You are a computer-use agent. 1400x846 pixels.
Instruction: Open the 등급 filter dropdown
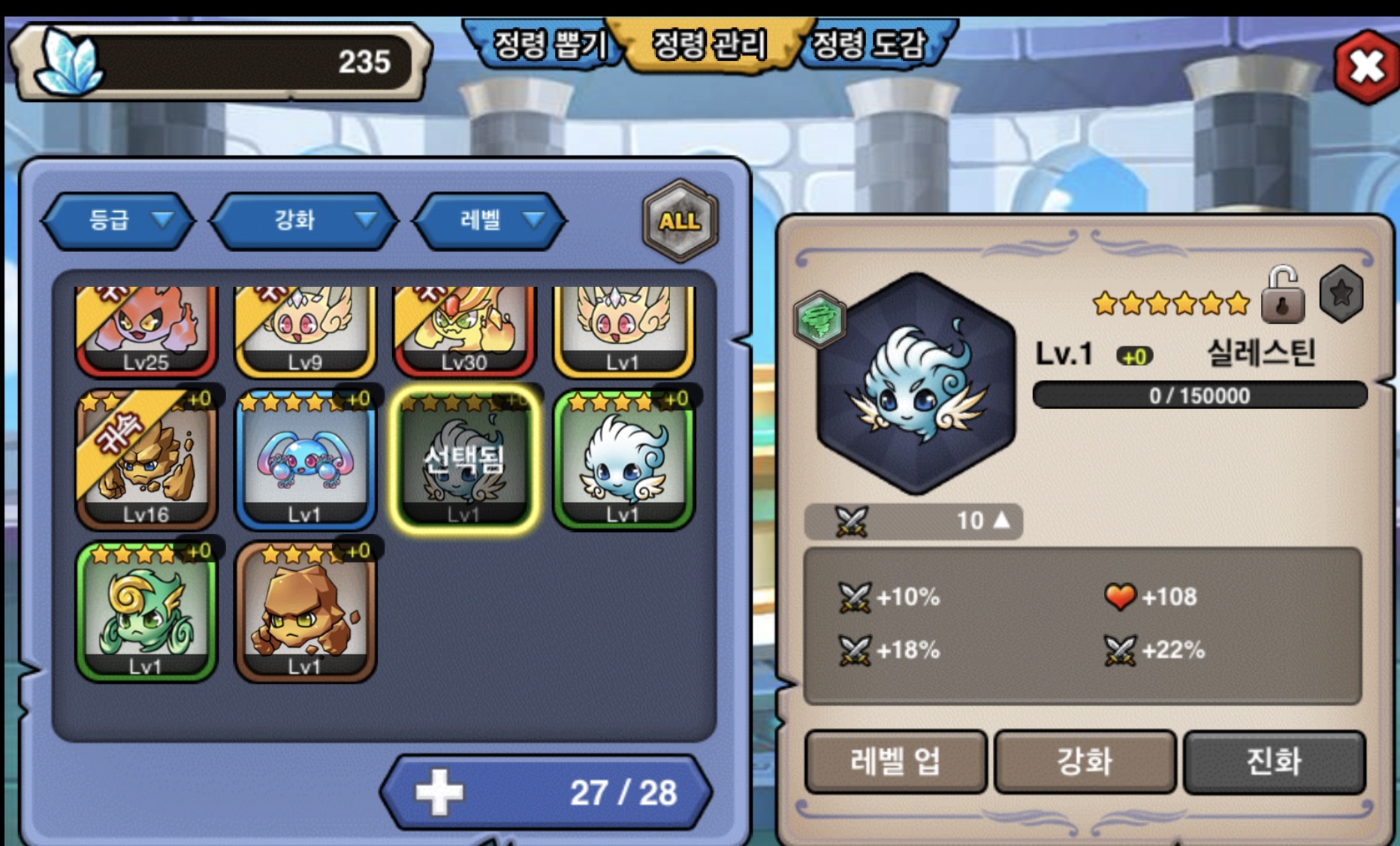tap(119, 220)
